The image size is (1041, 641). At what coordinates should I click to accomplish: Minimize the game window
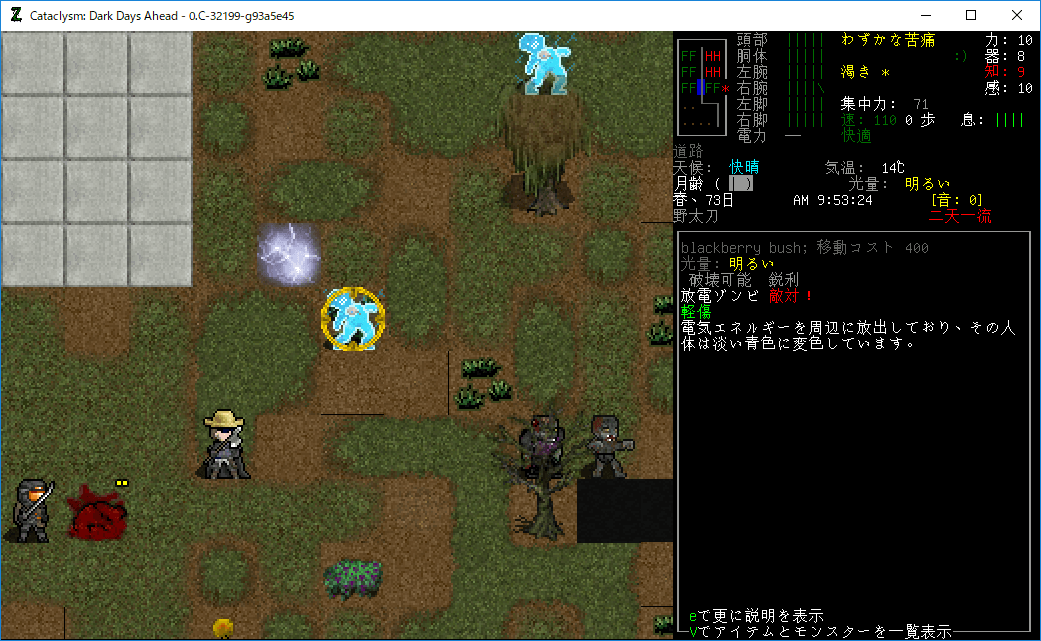pyautogui.click(x=924, y=16)
